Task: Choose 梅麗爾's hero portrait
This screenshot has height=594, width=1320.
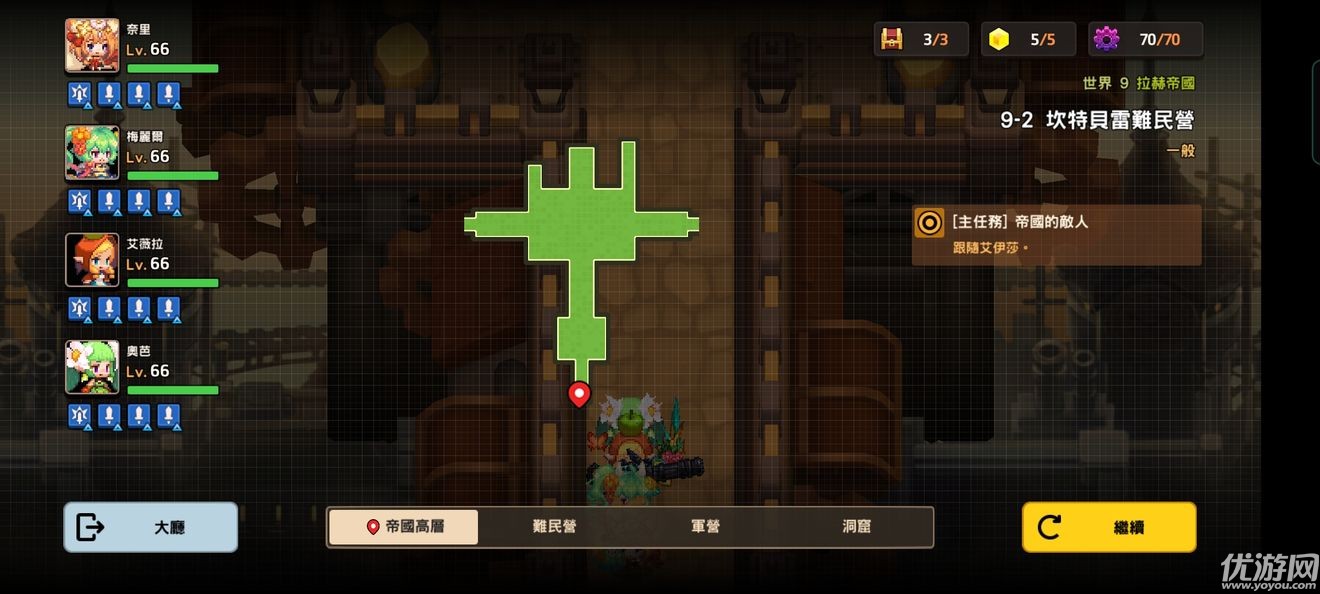Action: pyautogui.click(x=92, y=152)
